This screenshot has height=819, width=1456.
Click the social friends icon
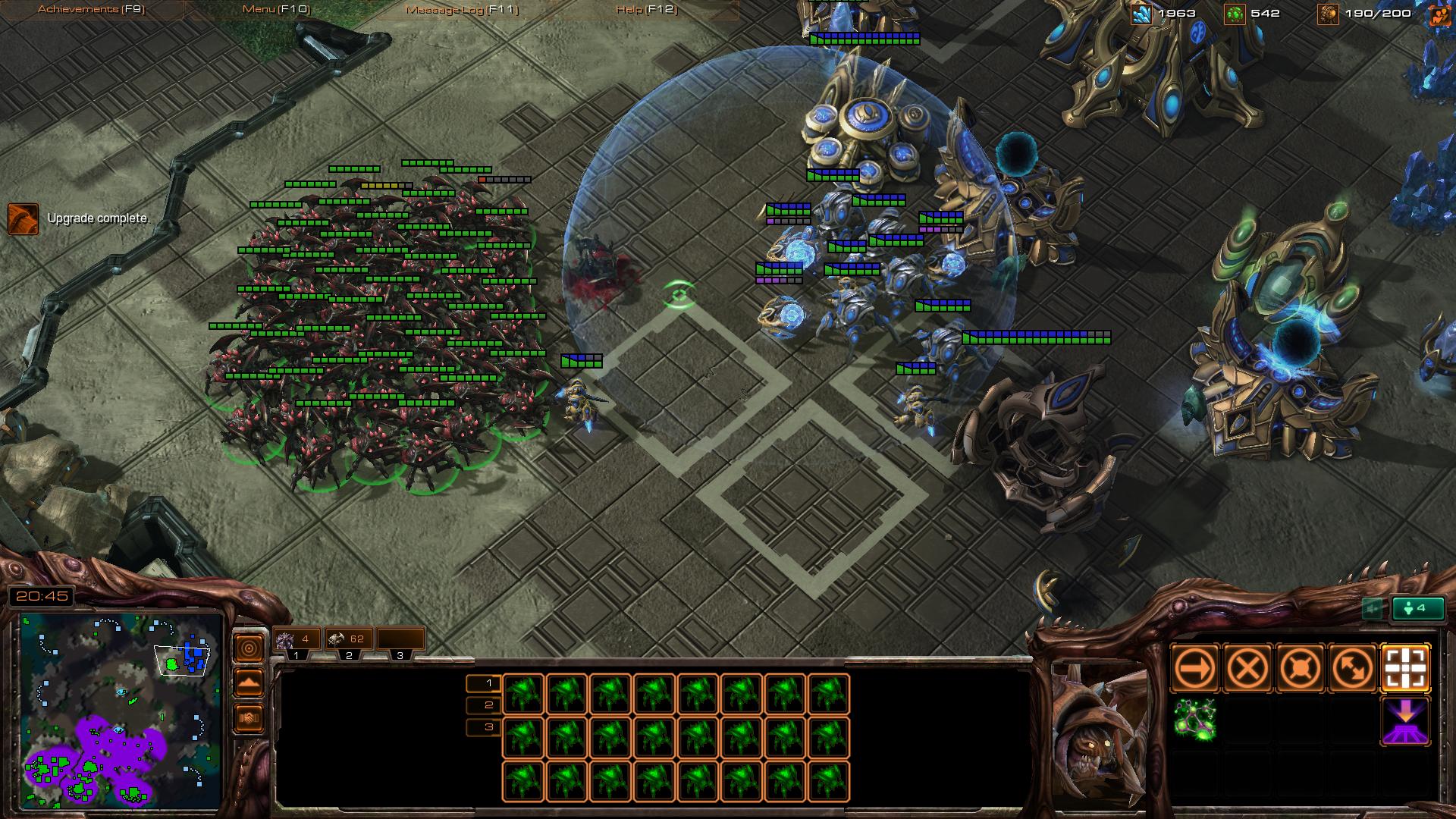(1439, 15)
